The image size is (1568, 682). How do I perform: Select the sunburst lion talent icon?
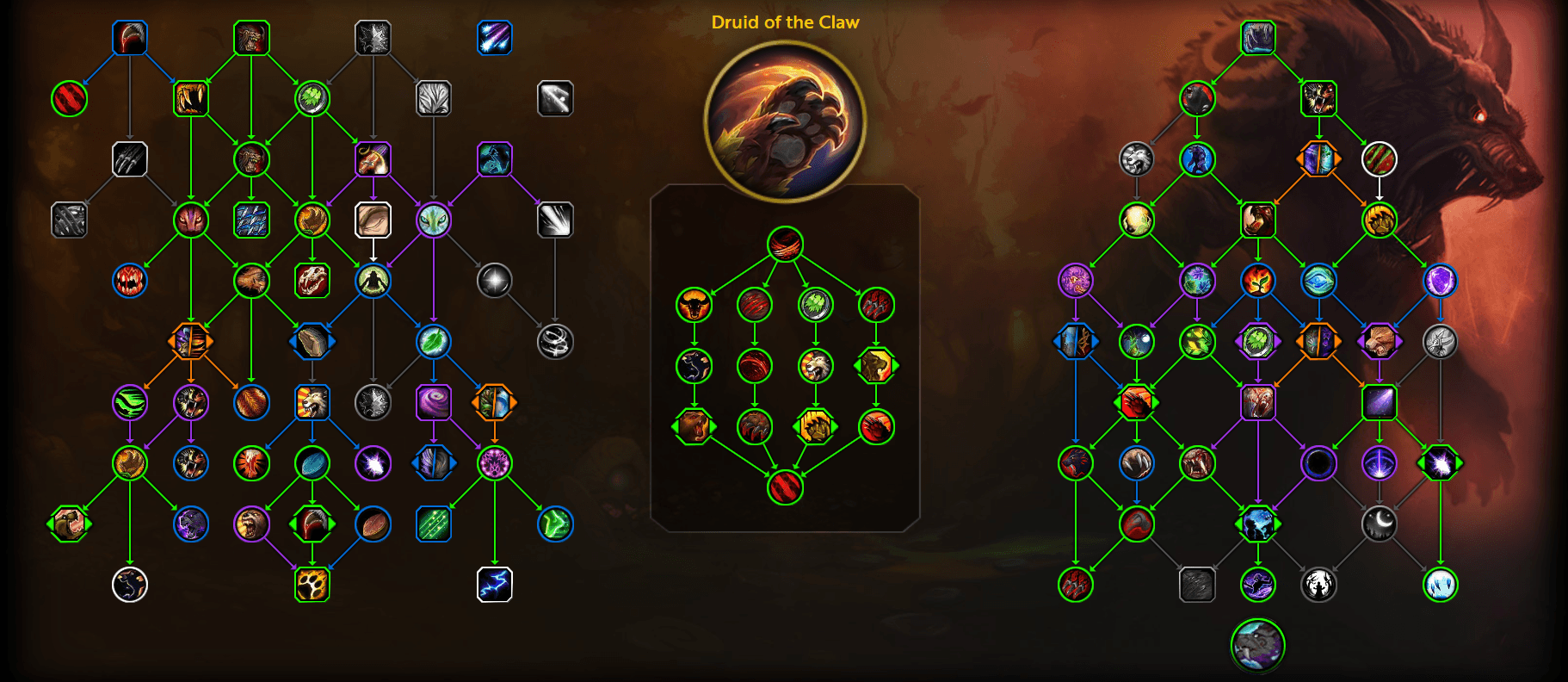[x=312, y=402]
